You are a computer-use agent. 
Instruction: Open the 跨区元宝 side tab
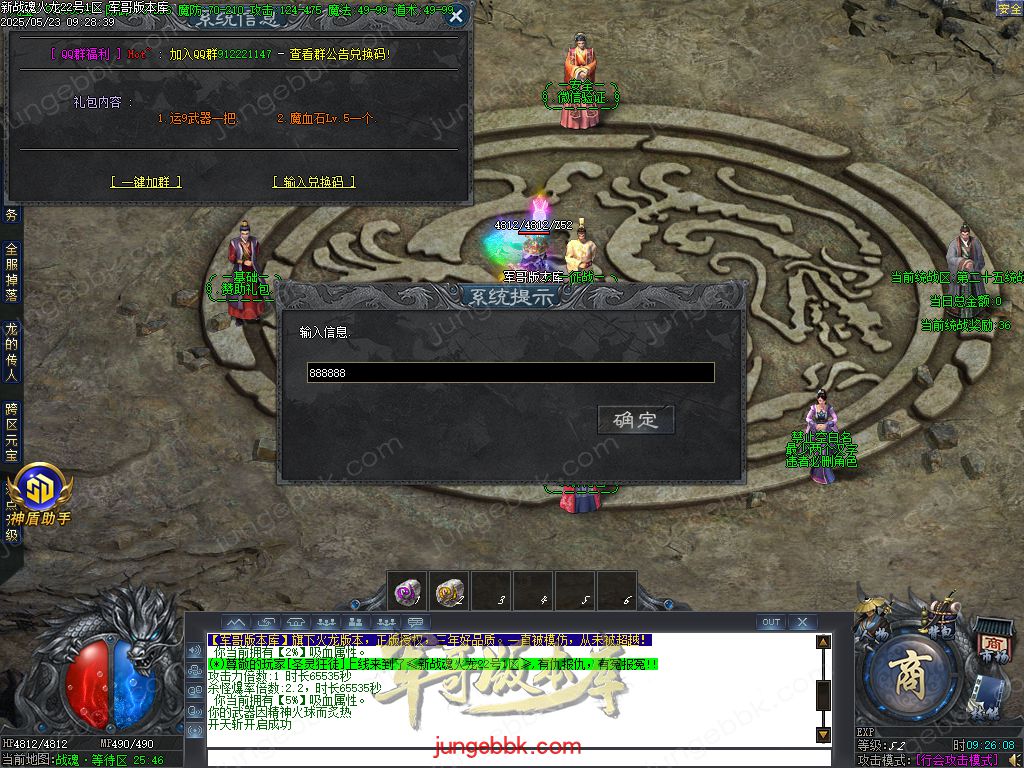pyautogui.click(x=11, y=432)
